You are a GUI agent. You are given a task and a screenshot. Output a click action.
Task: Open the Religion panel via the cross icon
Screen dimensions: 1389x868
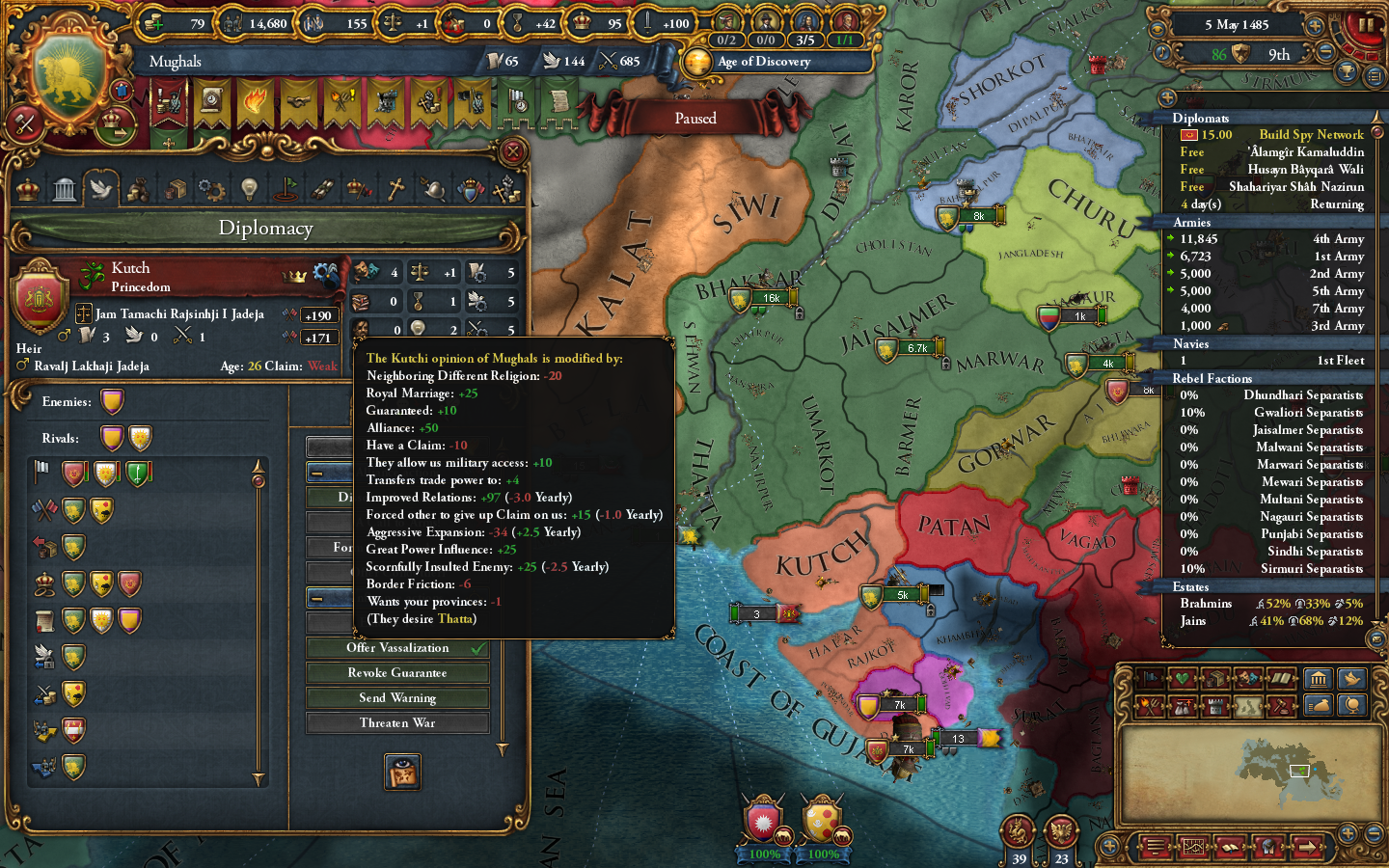coord(396,188)
